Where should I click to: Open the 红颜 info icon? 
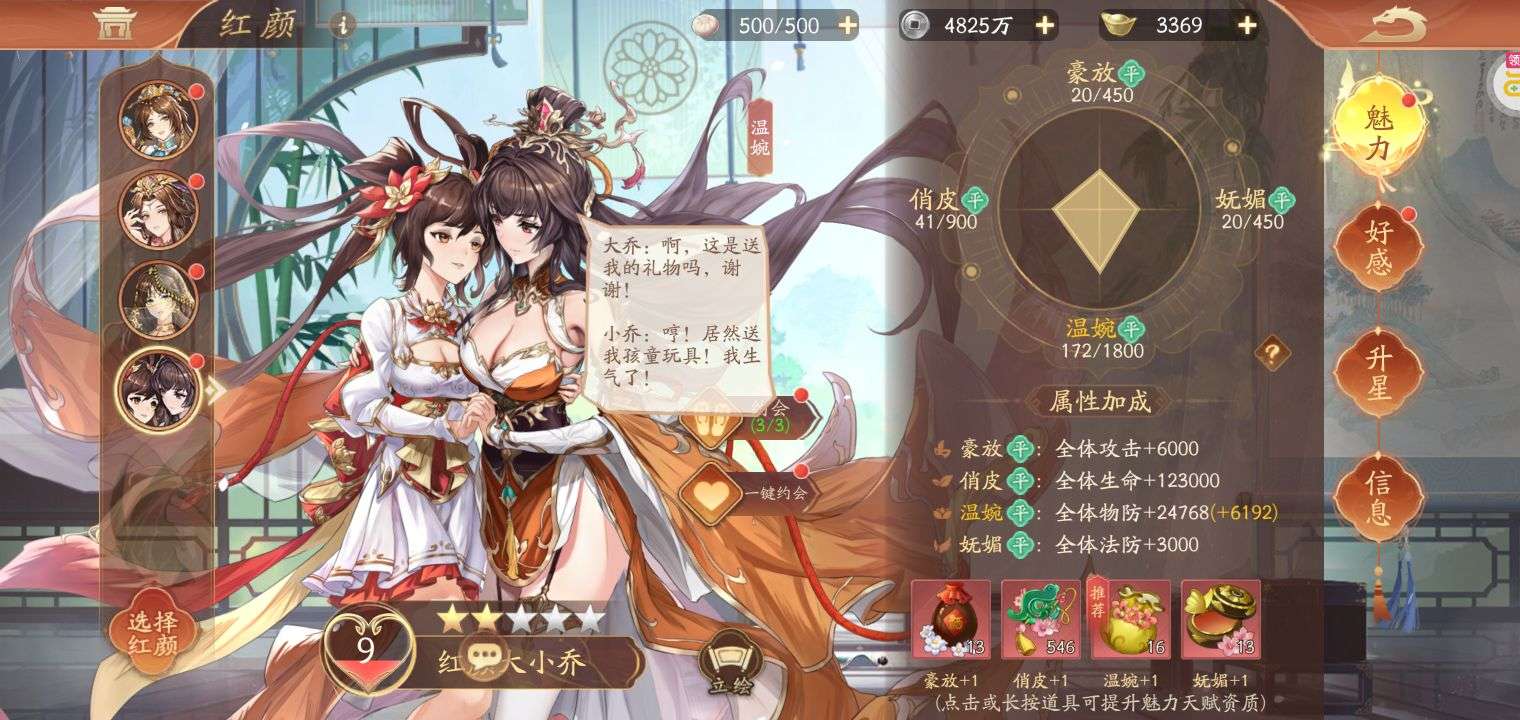pyautogui.click(x=343, y=25)
